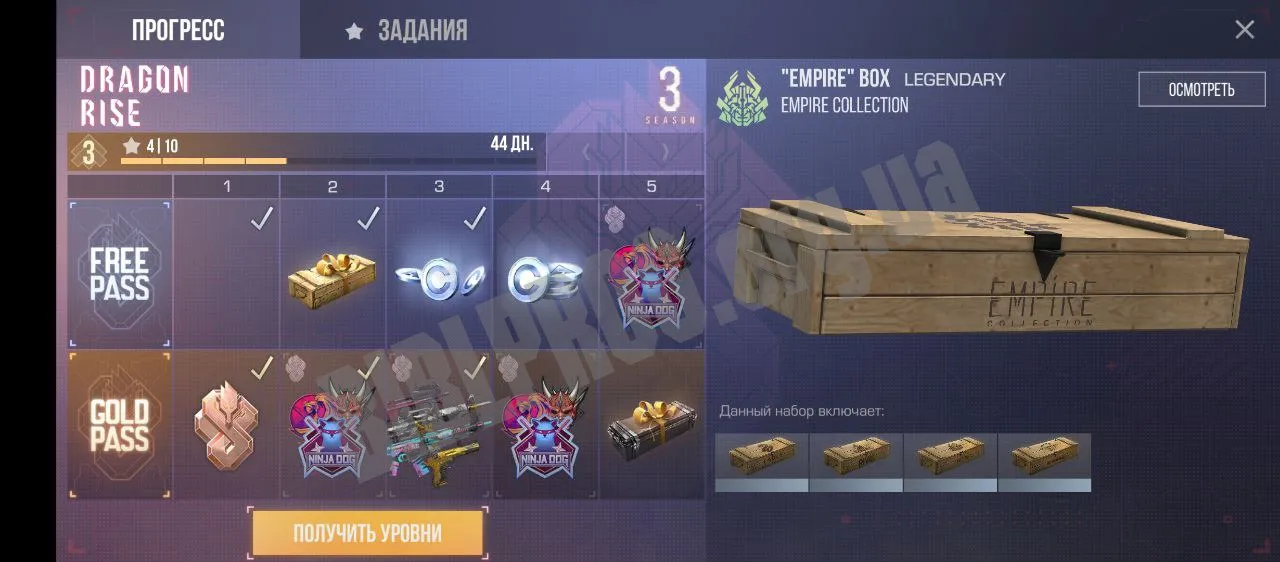
Task: Click the Осмотреть button
Action: (x=1201, y=90)
